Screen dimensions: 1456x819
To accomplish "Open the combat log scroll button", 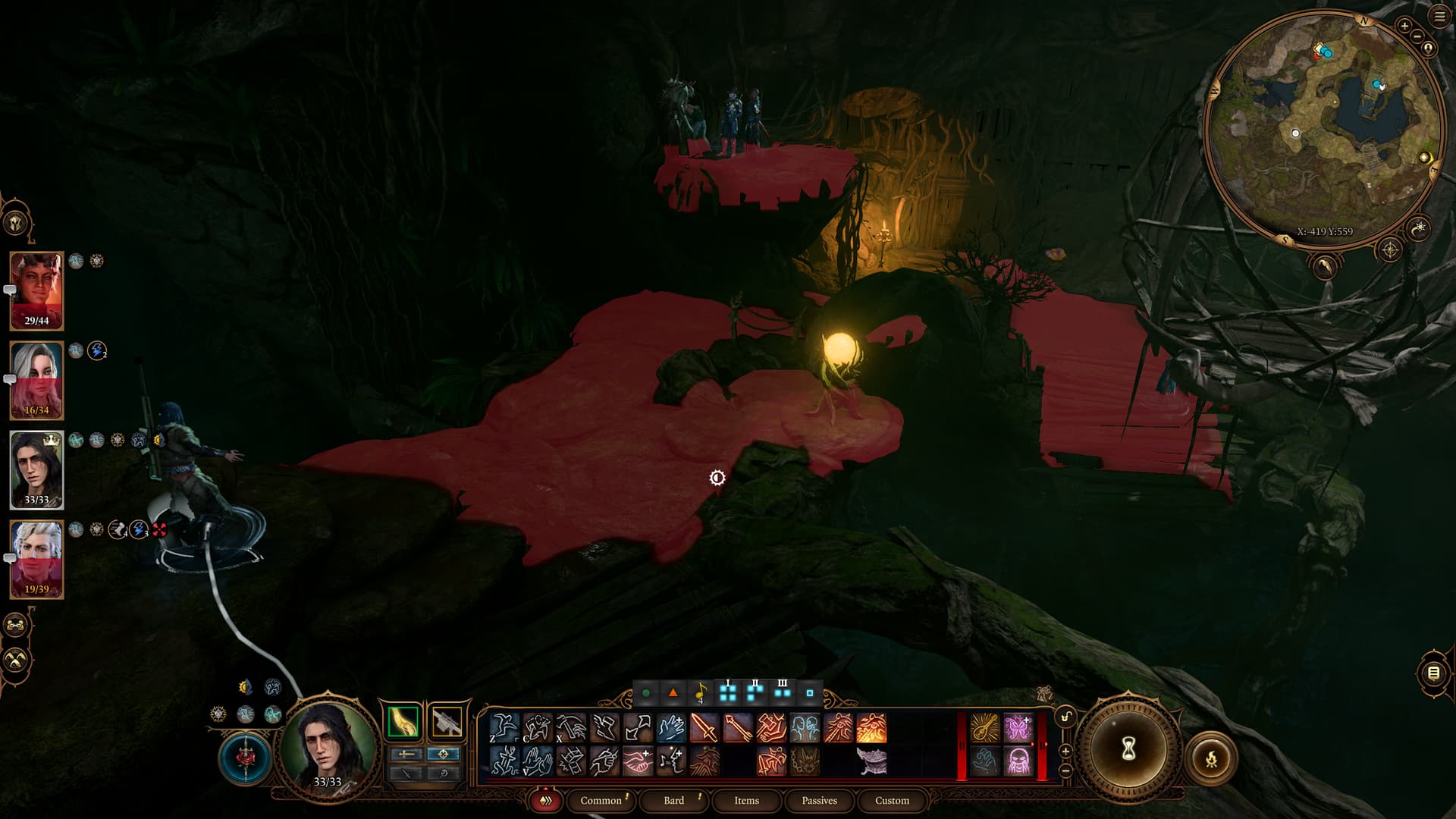I will [1433, 673].
